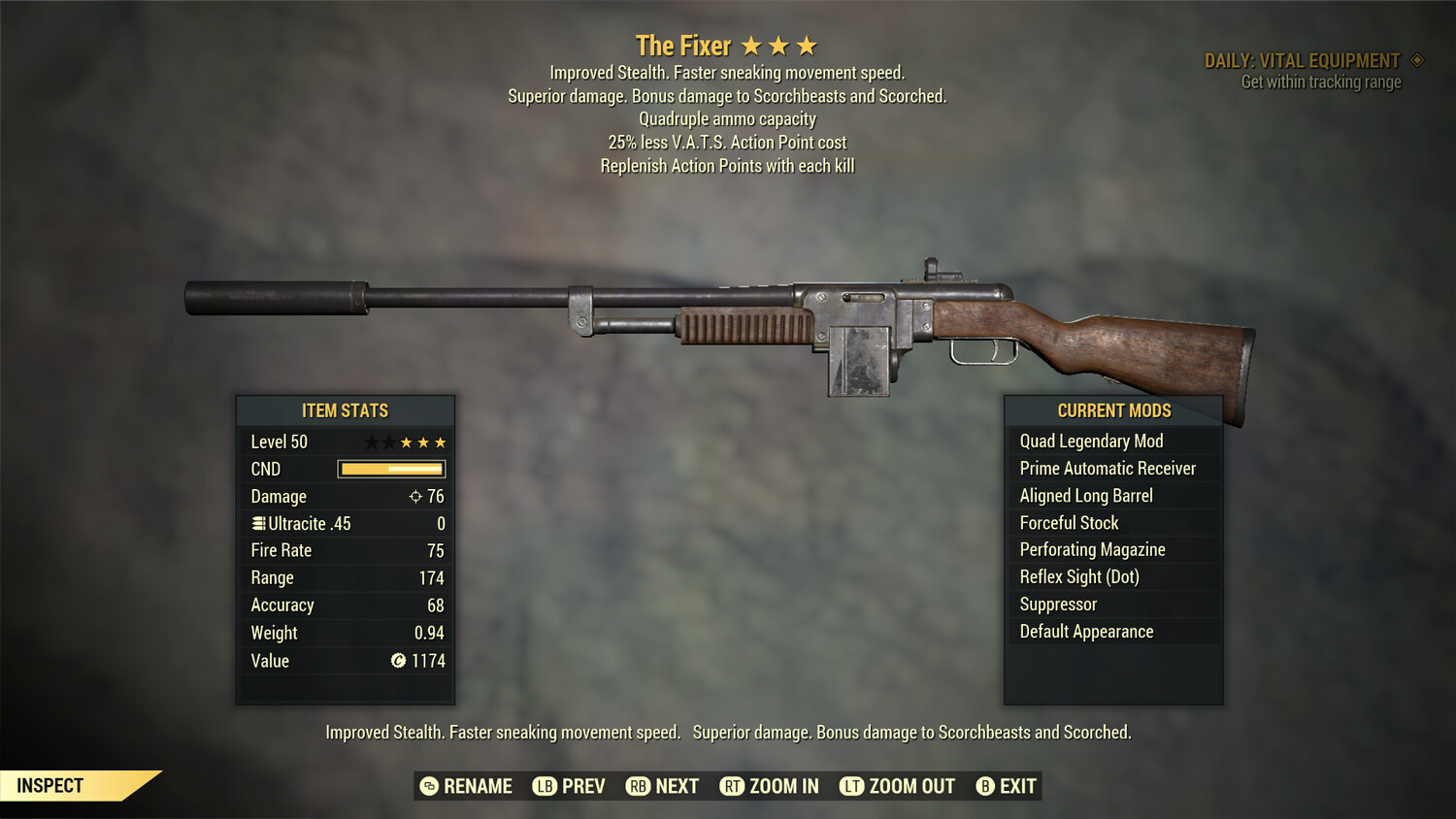Click the rename controller button icon
Image resolution: width=1456 pixels, height=819 pixels.
click(430, 786)
